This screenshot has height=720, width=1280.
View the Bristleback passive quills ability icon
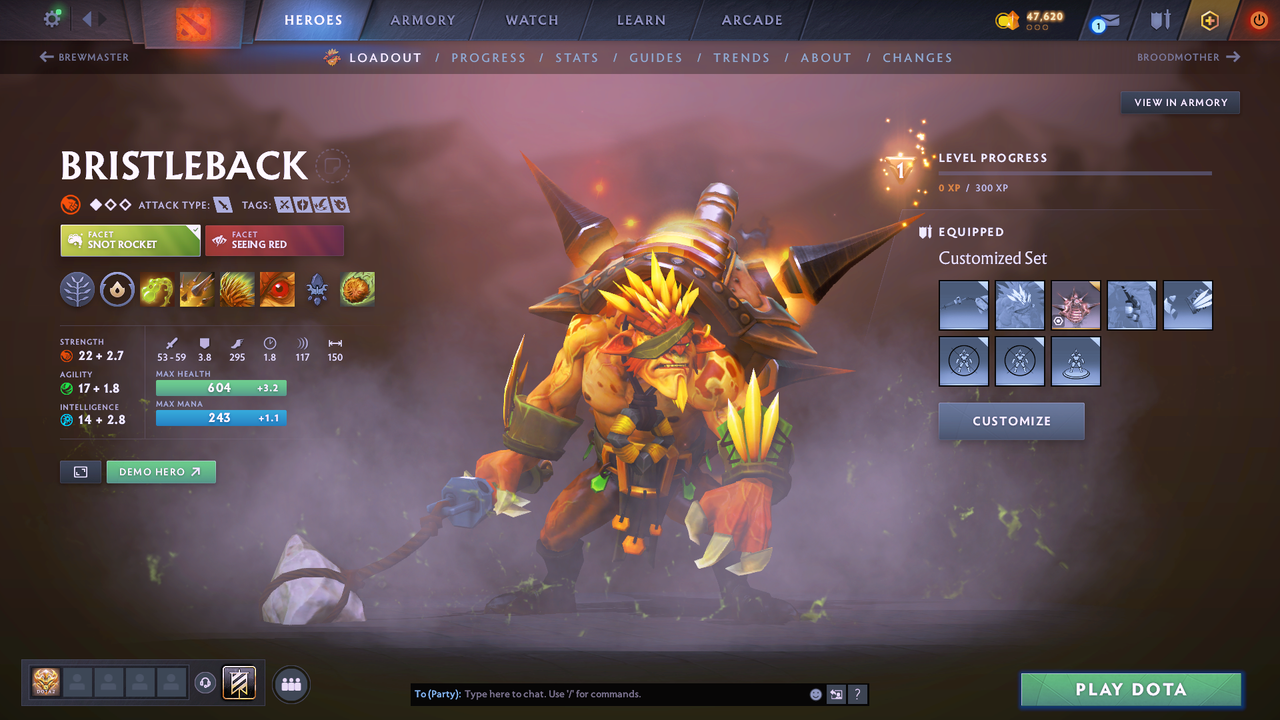tap(237, 290)
